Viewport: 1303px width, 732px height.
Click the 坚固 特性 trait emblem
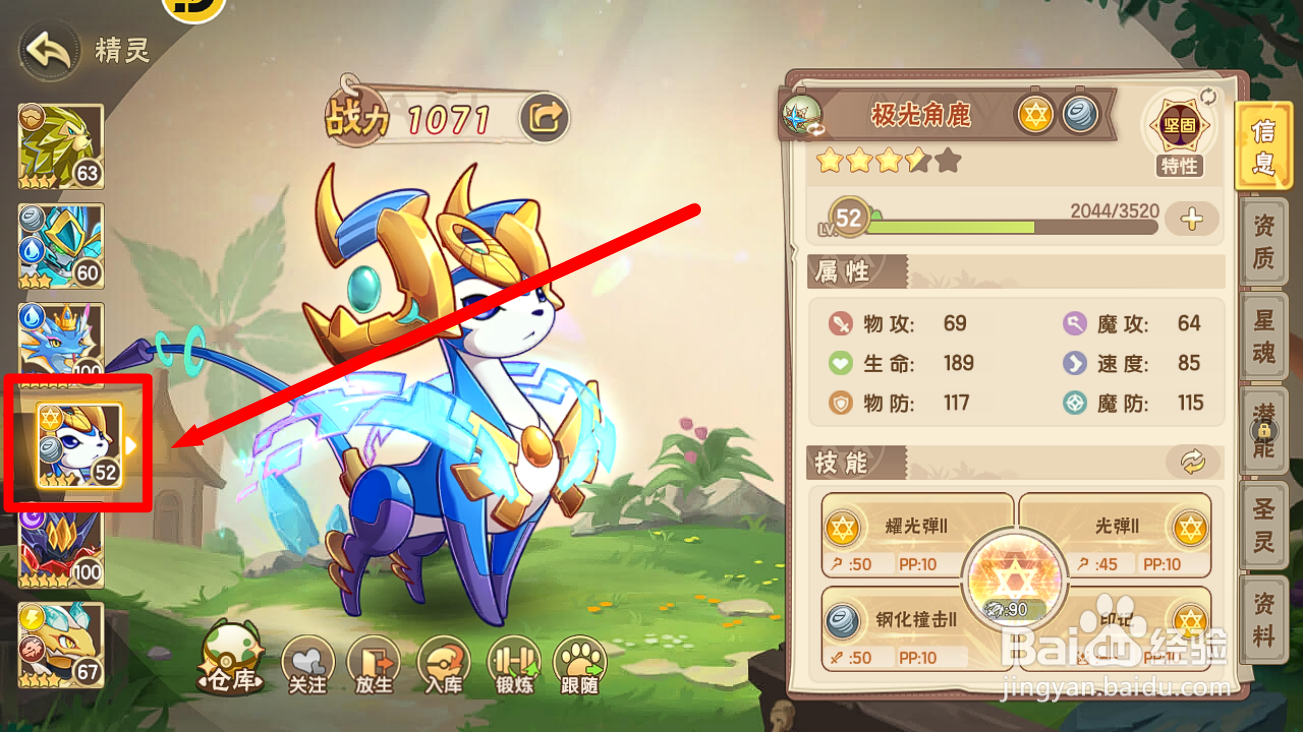pos(1179,127)
